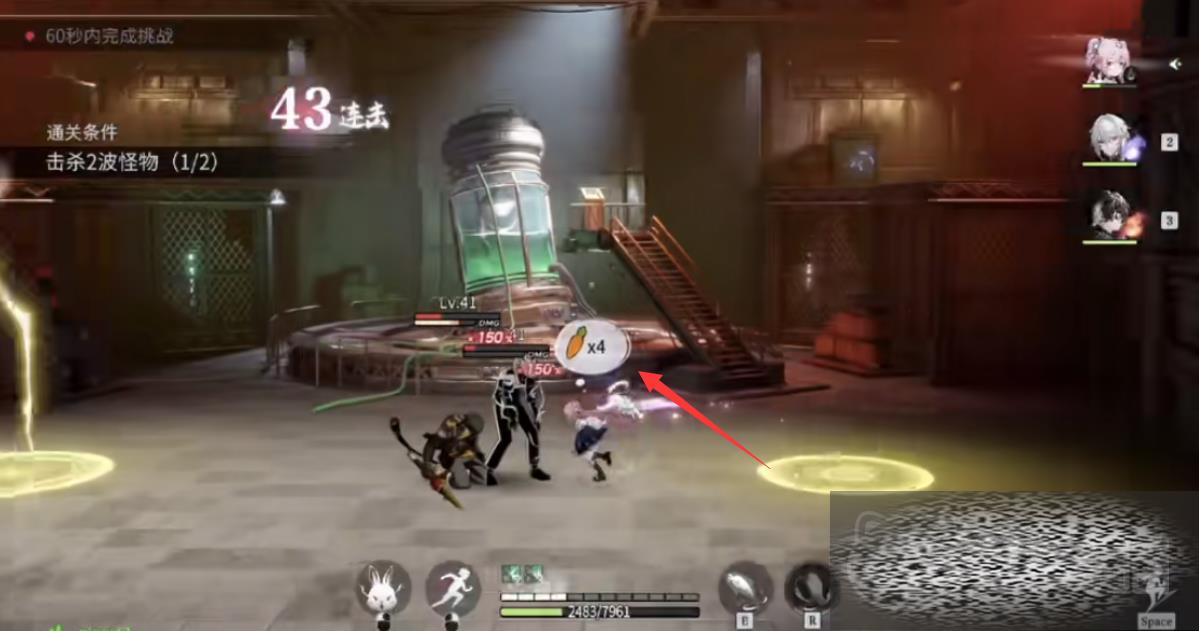Trigger the dark claw skill icon
This screenshot has width=1199, height=631.
coord(809,587)
